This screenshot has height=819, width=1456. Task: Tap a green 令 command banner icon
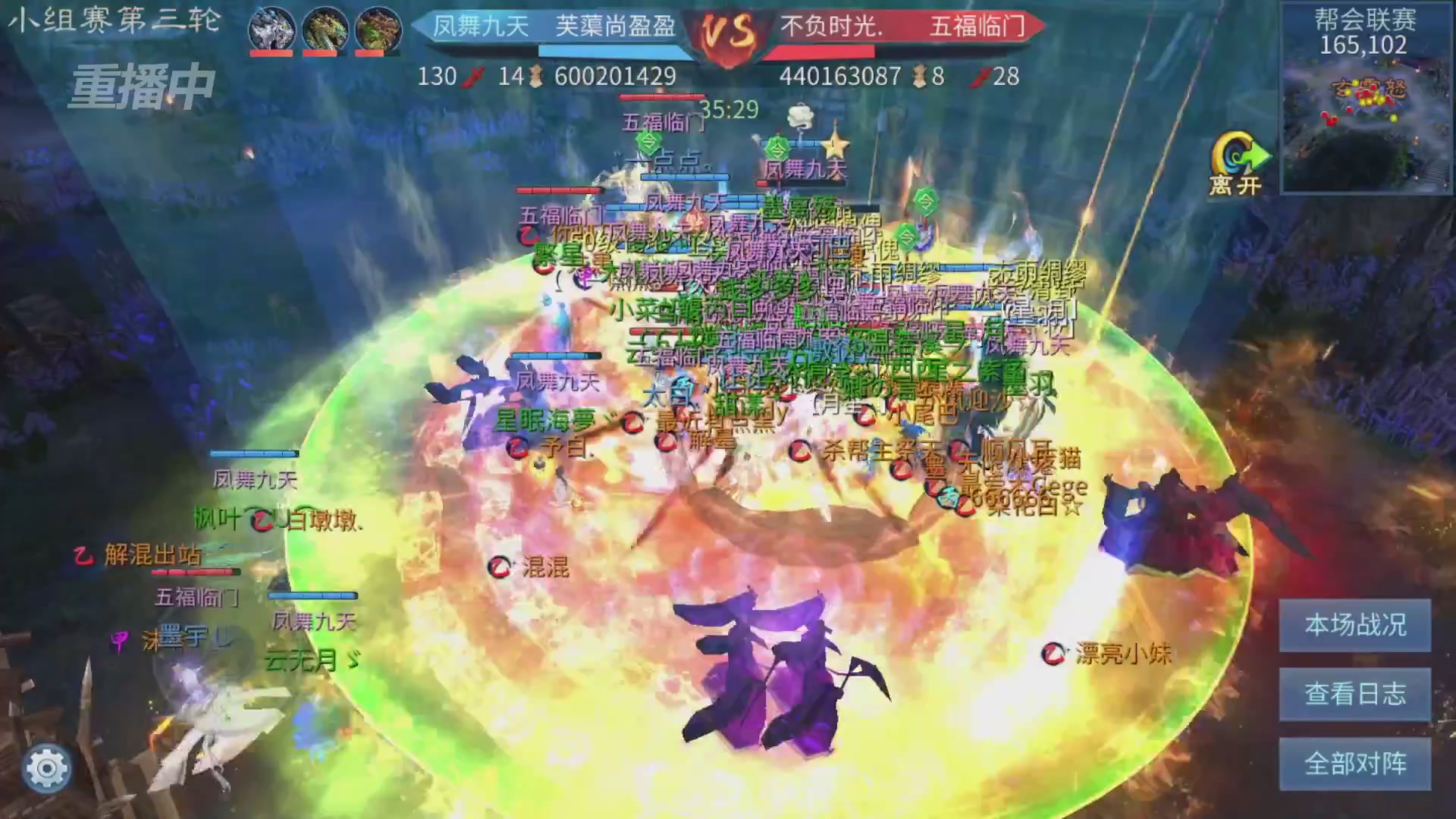point(778,148)
